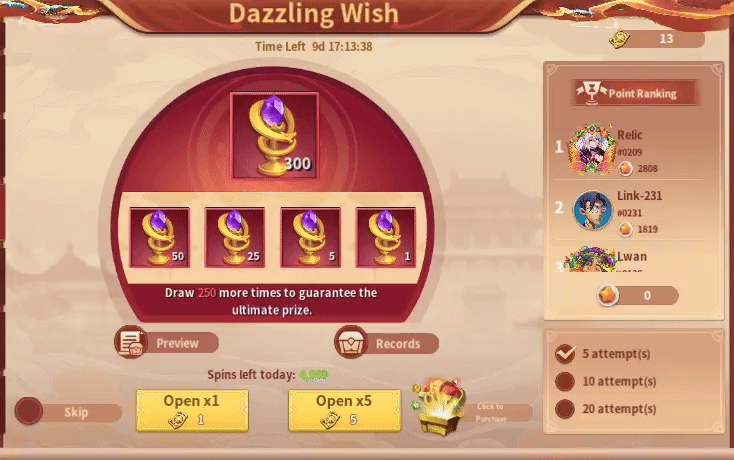The width and height of the screenshot is (734, 460).
Task: Inspect the 50 gem trophy prize
Action: click(159, 237)
